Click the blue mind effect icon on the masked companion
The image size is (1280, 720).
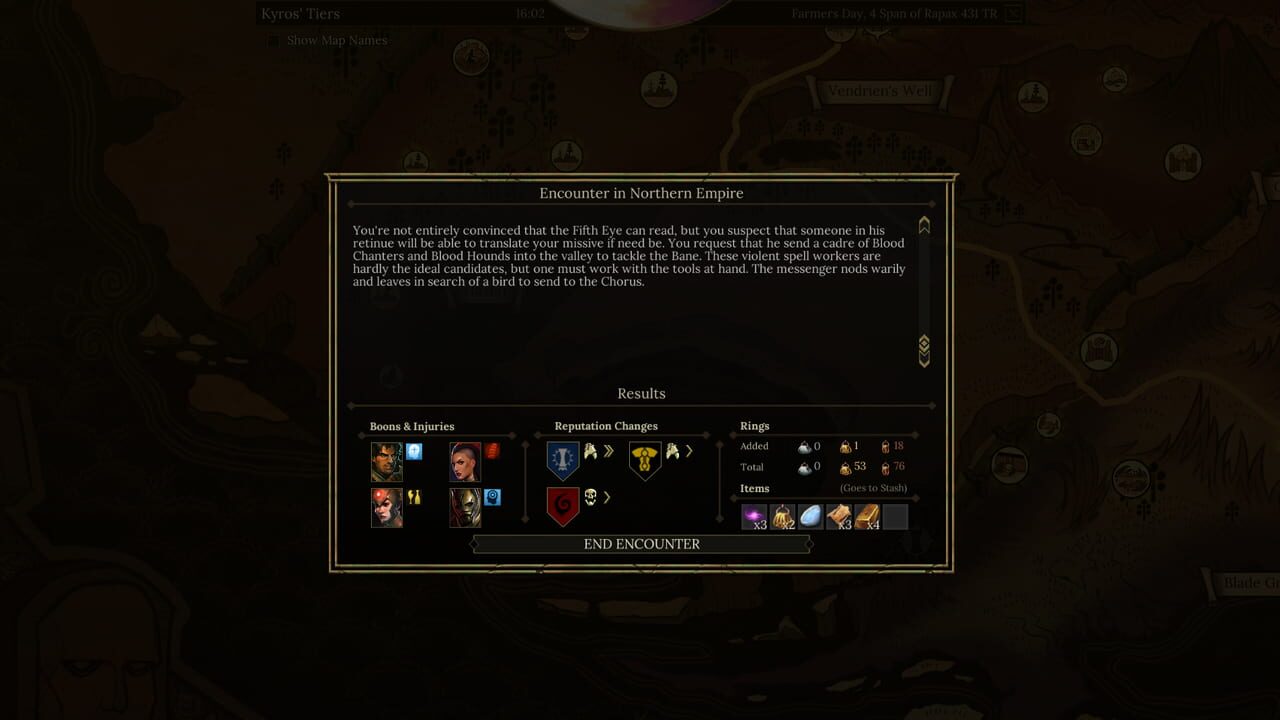click(492, 499)
